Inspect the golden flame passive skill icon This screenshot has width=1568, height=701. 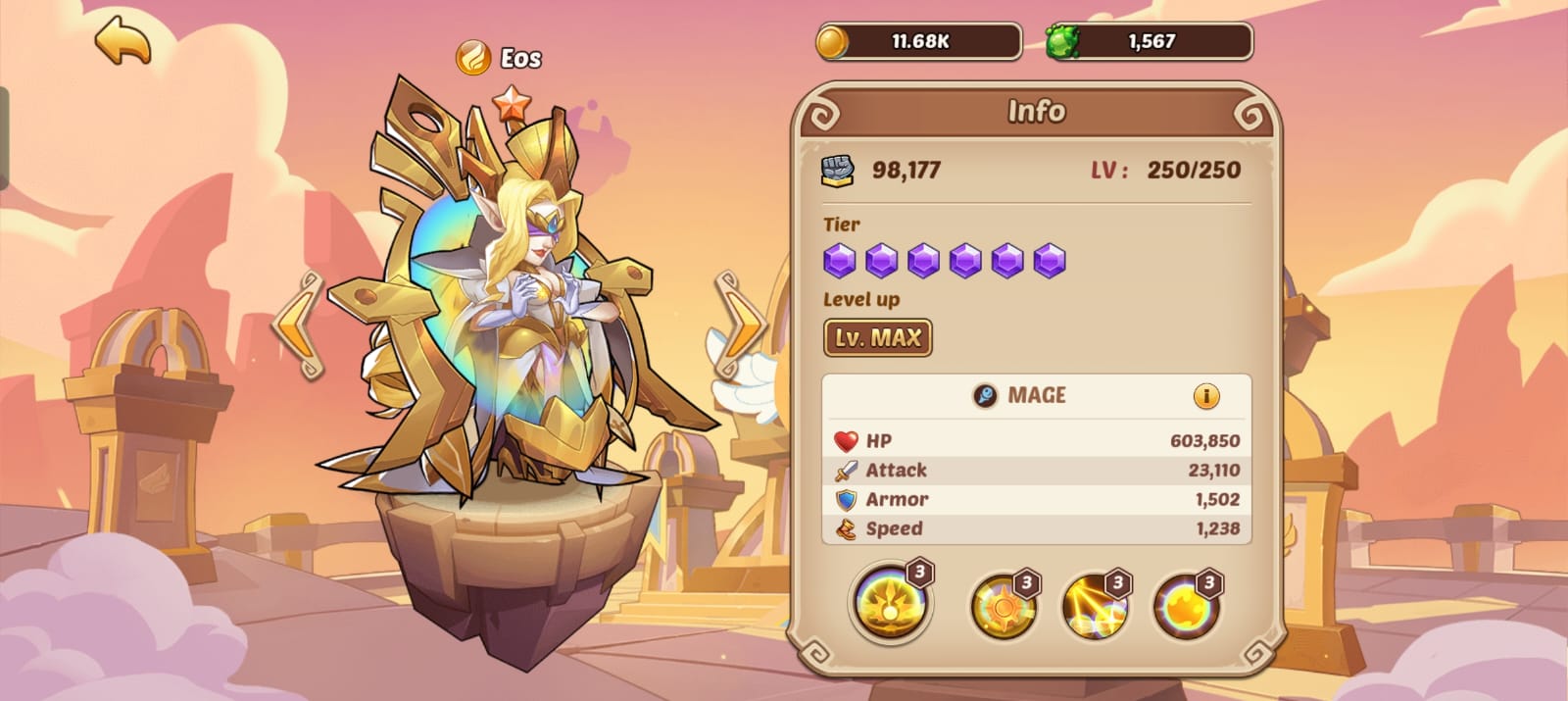click(x=1185, y=606)
